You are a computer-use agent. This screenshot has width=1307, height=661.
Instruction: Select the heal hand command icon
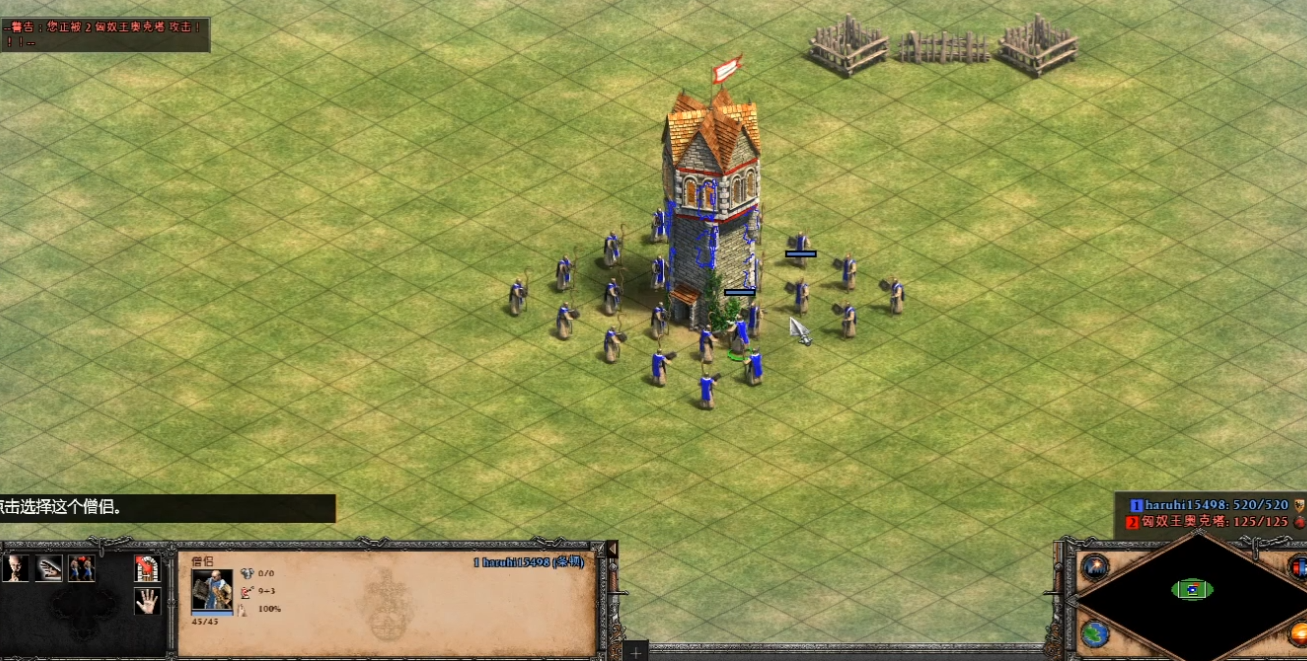point(49,568)
